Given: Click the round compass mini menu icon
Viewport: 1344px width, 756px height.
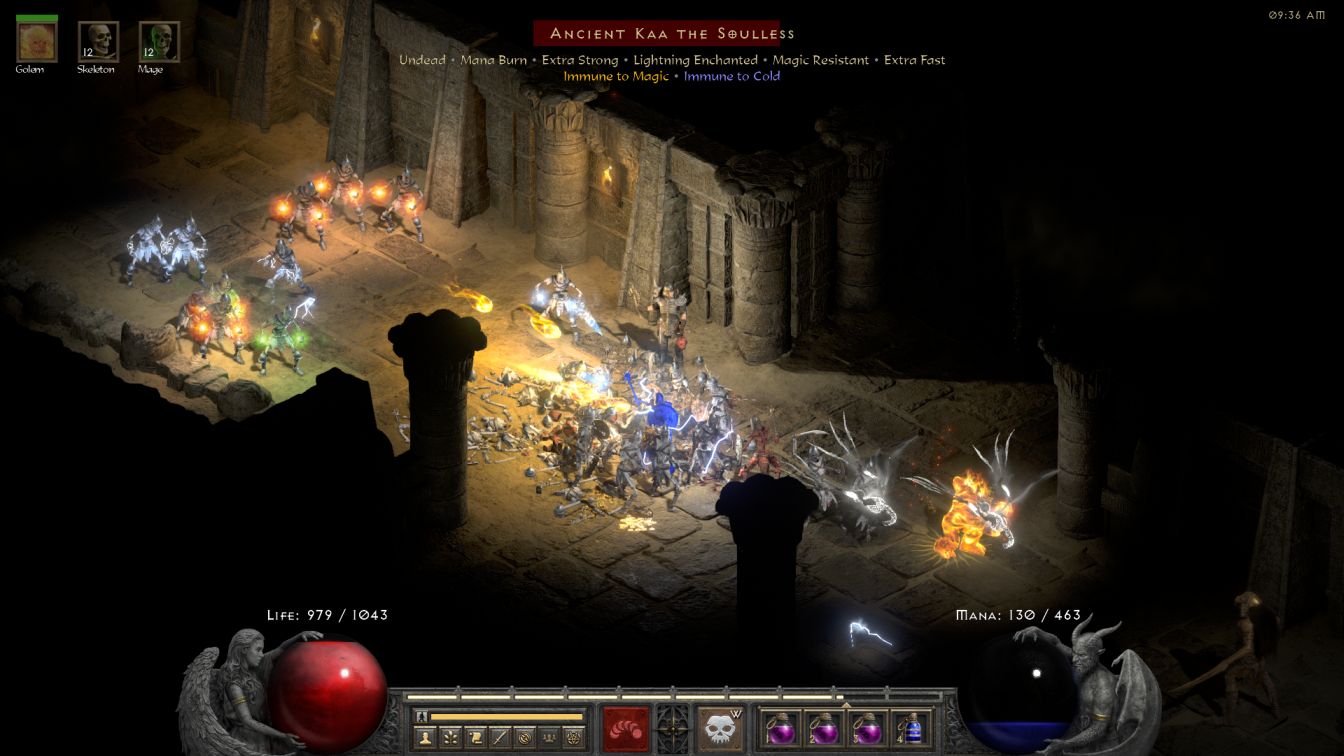Looking at the screenshot, I should pos(524,738).
